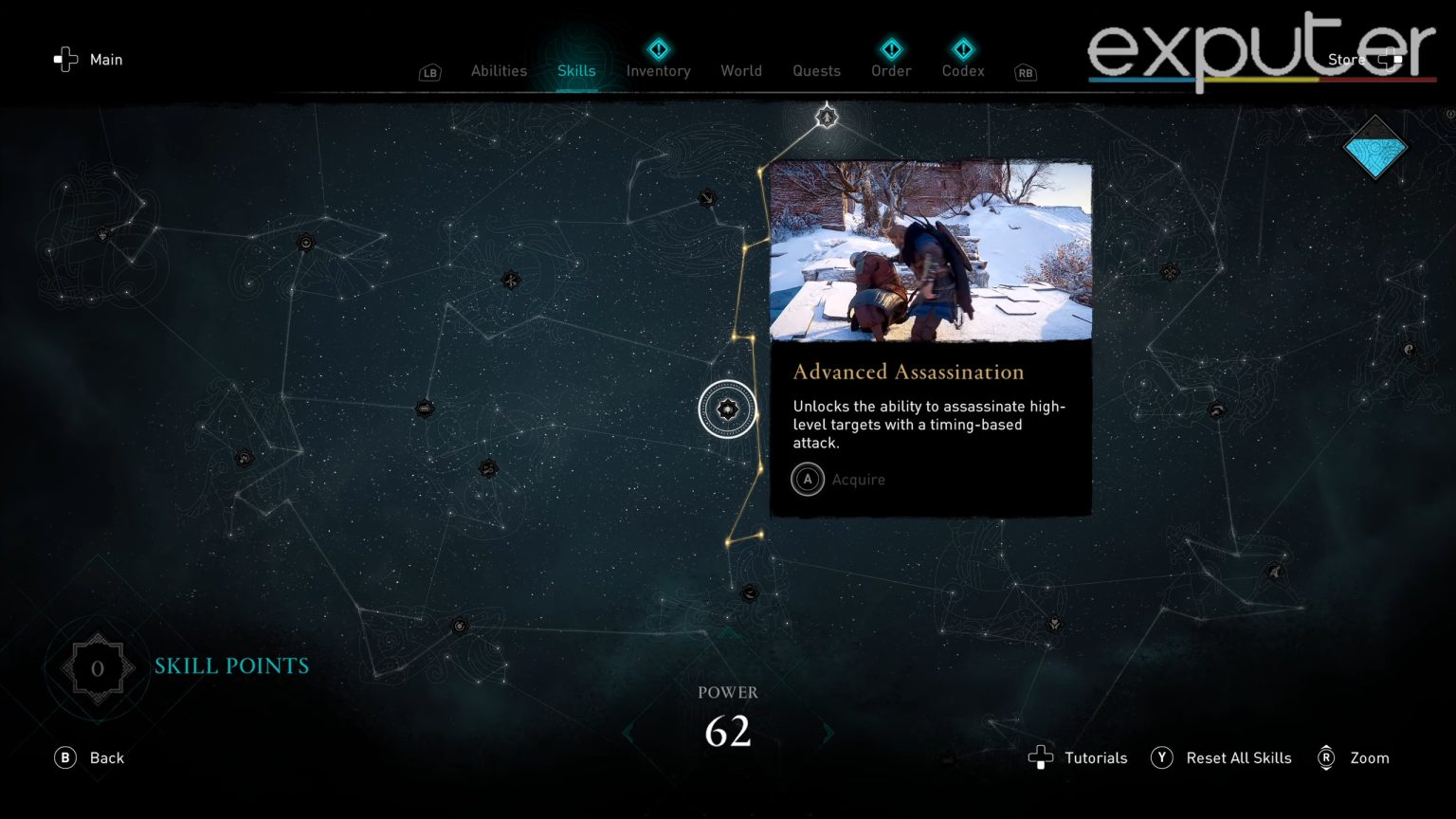Select a locked skill node below the highlighted path
This screenshot has height=819, width=1456.
click(x=748, y=594)
